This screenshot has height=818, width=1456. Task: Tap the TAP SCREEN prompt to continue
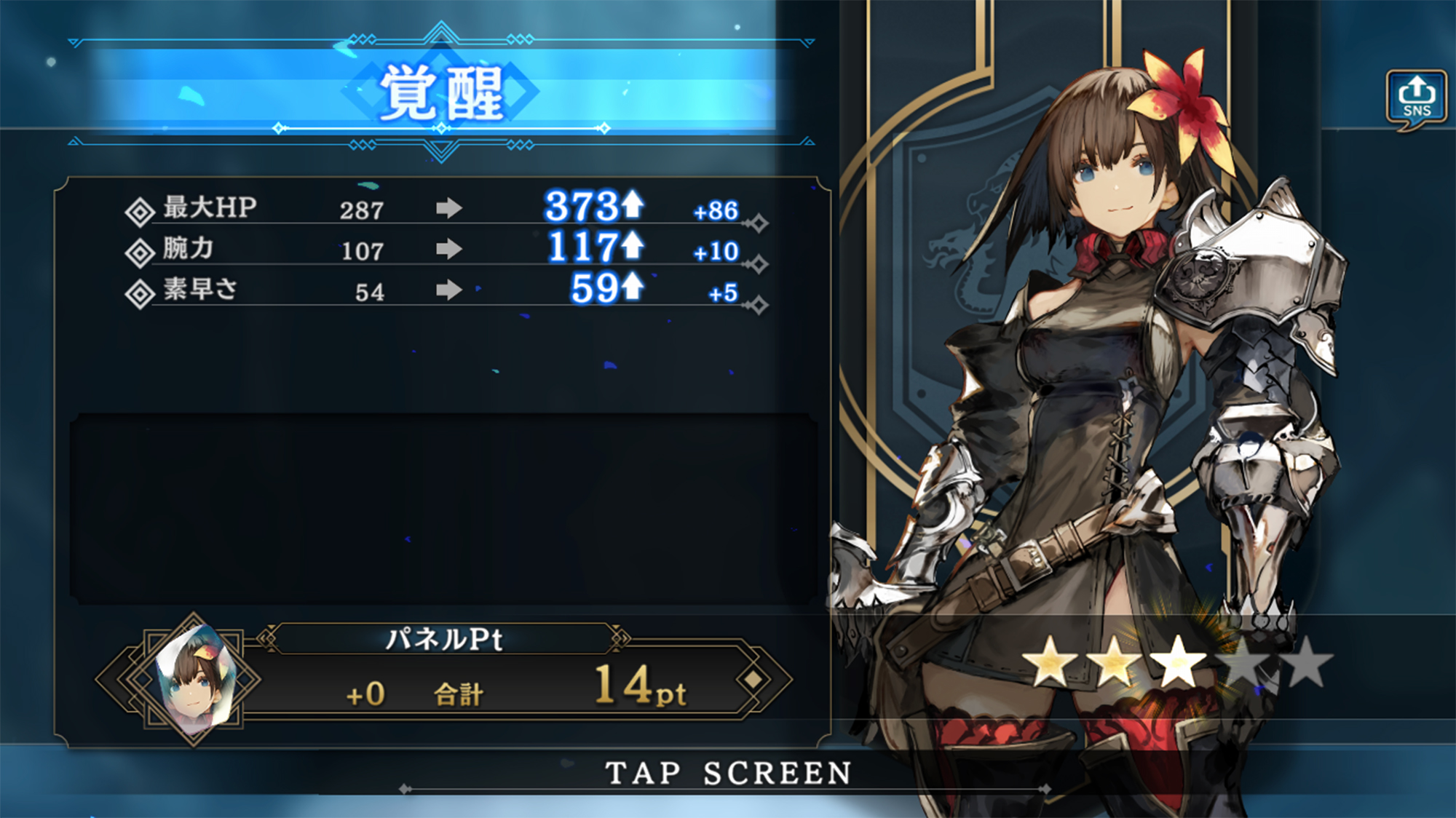[728, 773]
